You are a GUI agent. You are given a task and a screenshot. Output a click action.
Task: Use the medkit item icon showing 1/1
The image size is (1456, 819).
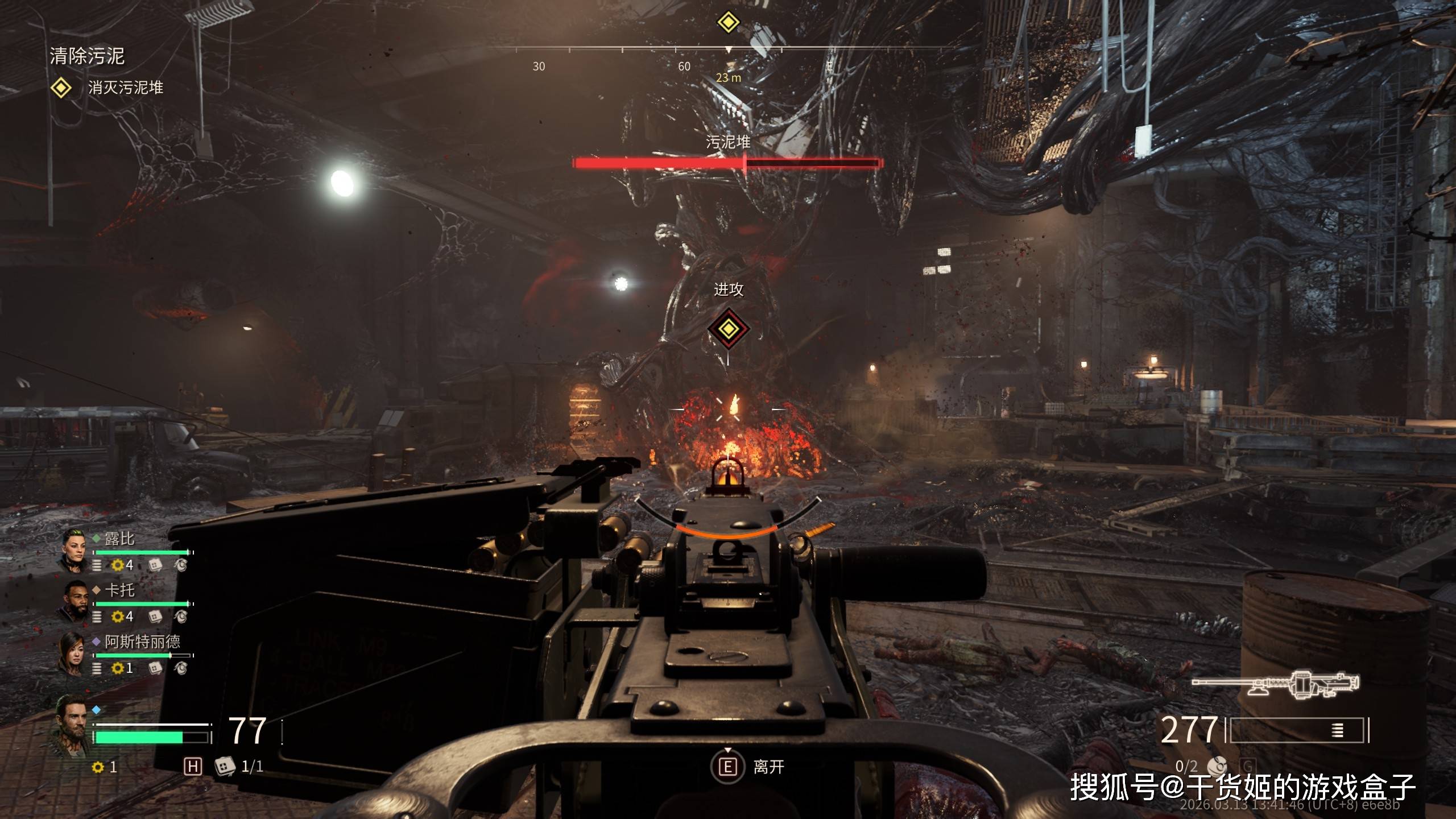(x=225, y=766)
